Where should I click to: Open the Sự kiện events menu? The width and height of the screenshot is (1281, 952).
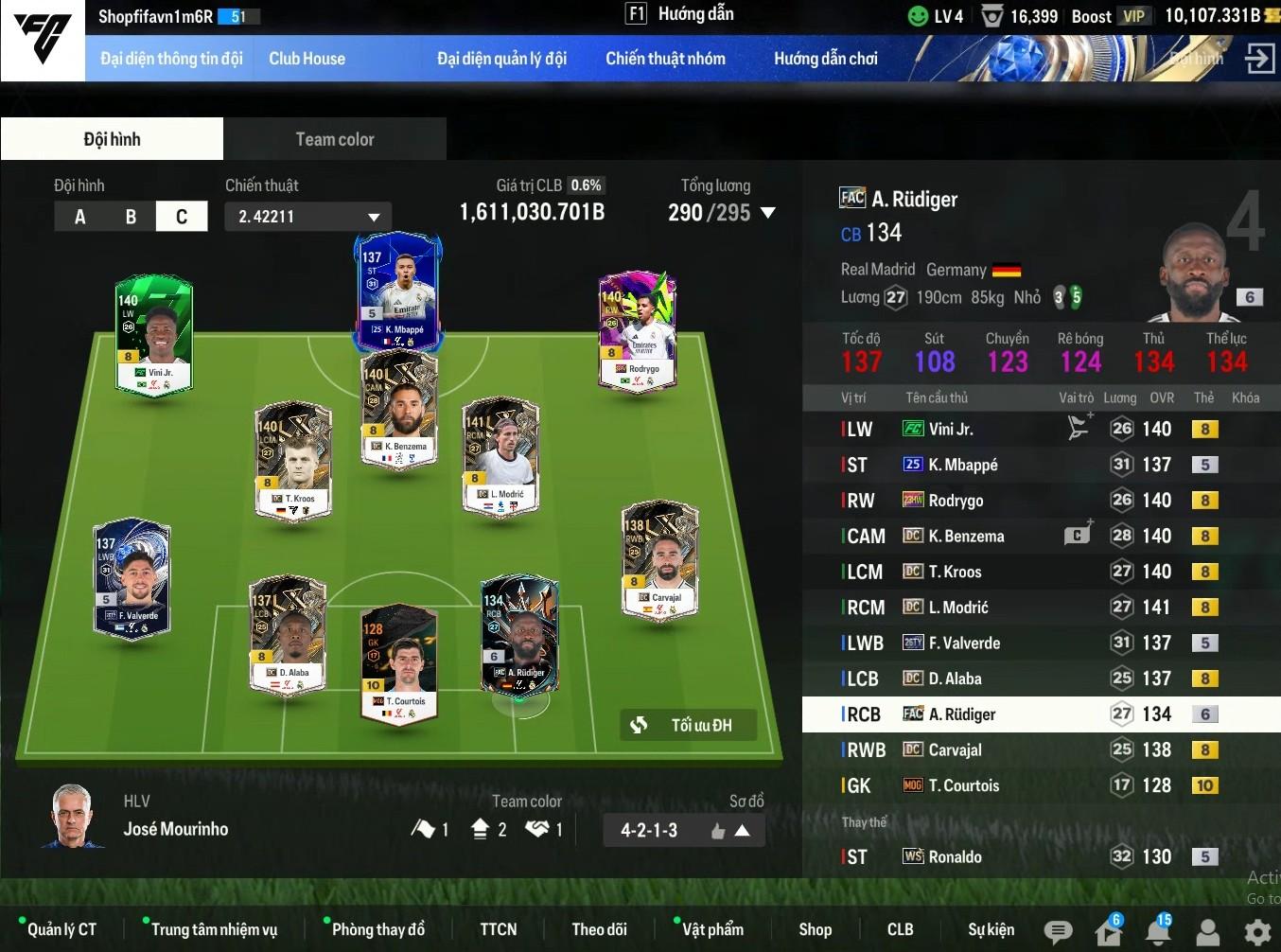(991, 929)
